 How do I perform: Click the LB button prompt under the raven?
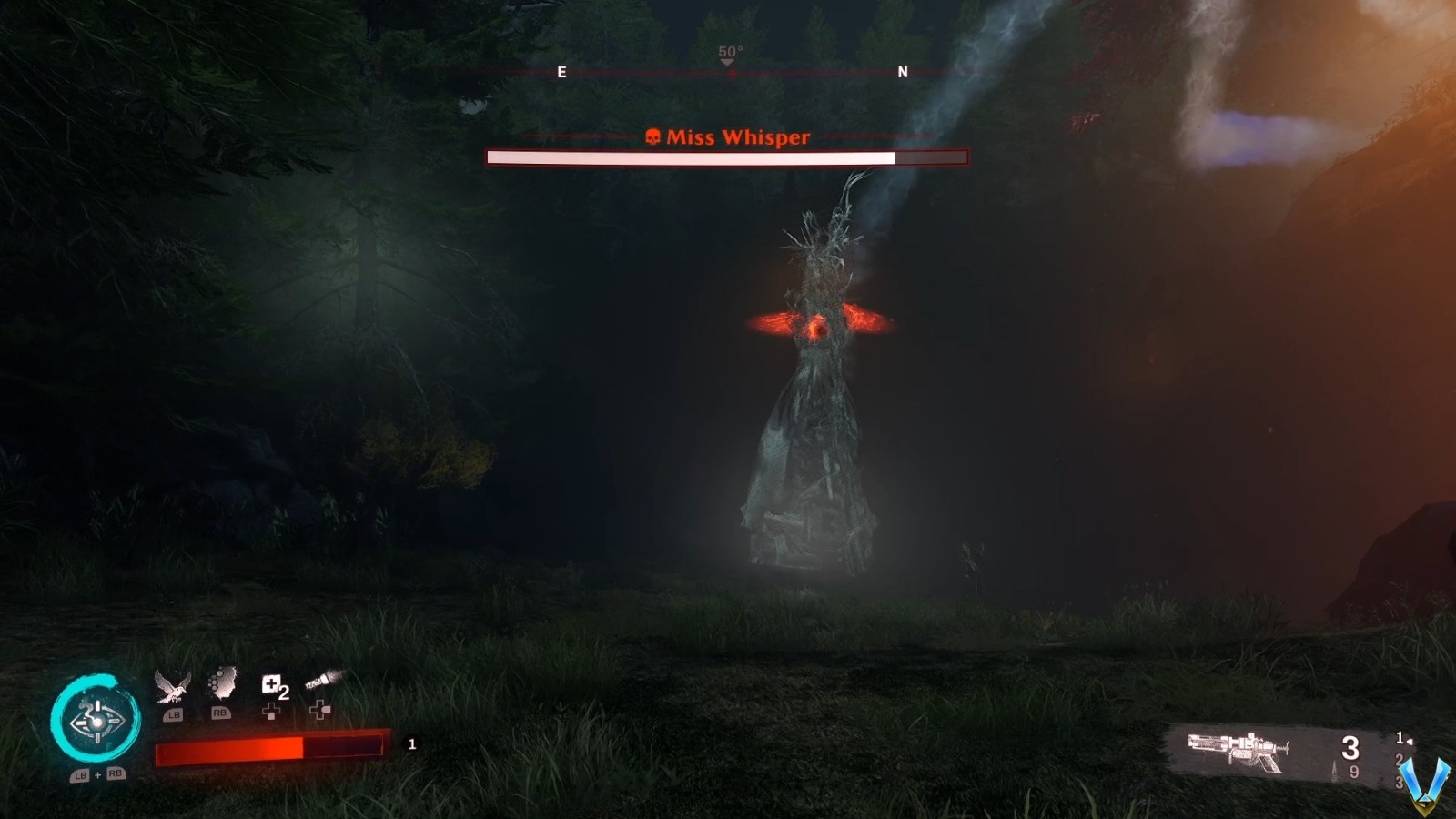175,714
